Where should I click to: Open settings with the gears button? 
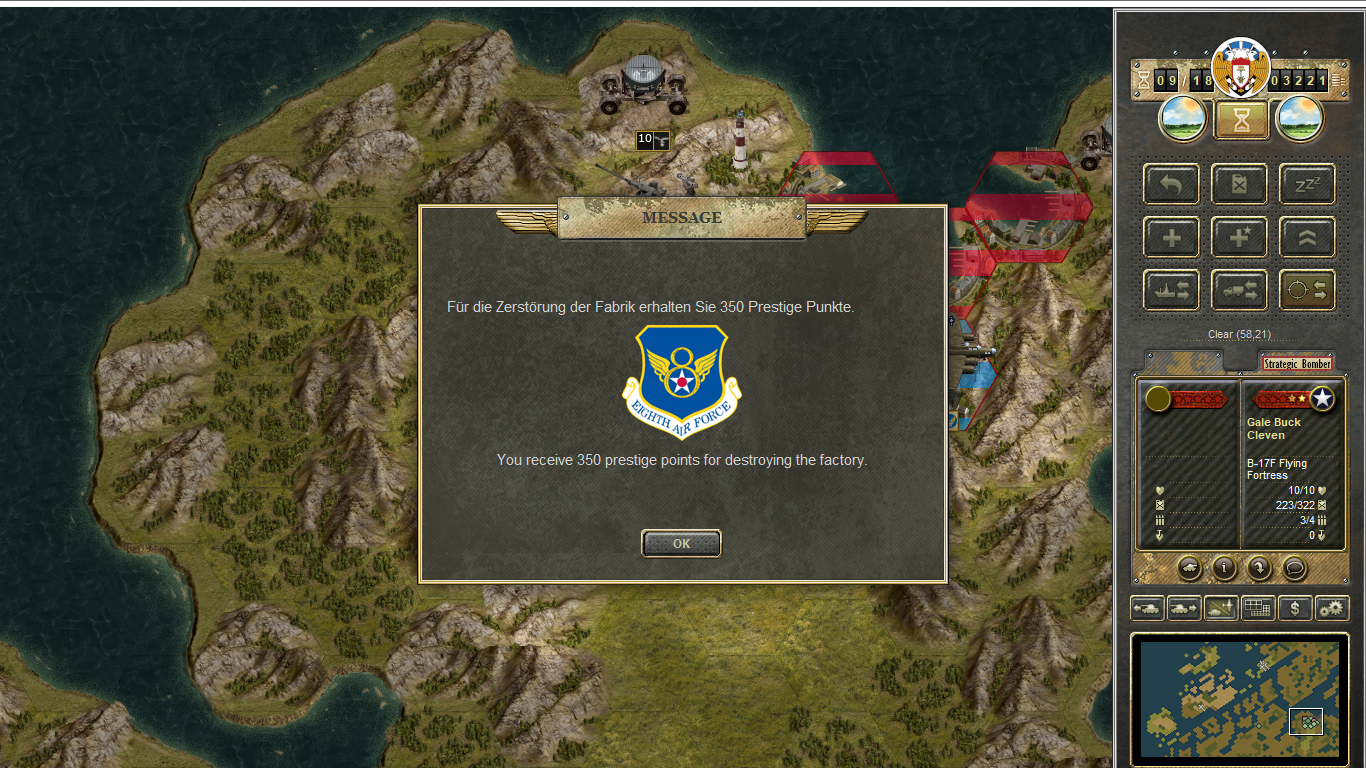1332,608
